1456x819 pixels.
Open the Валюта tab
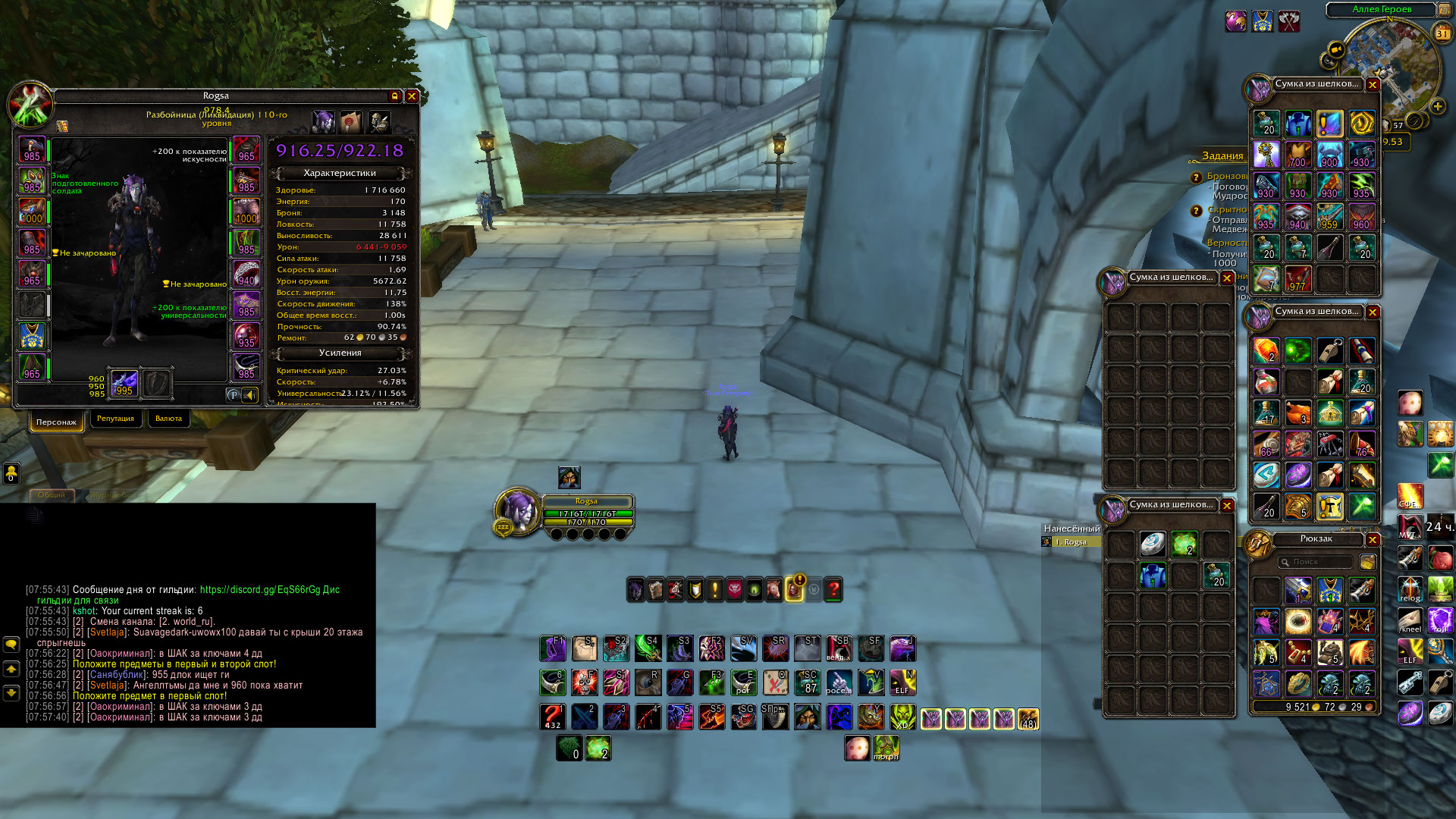pyautogui.click(x=168, y=419)
